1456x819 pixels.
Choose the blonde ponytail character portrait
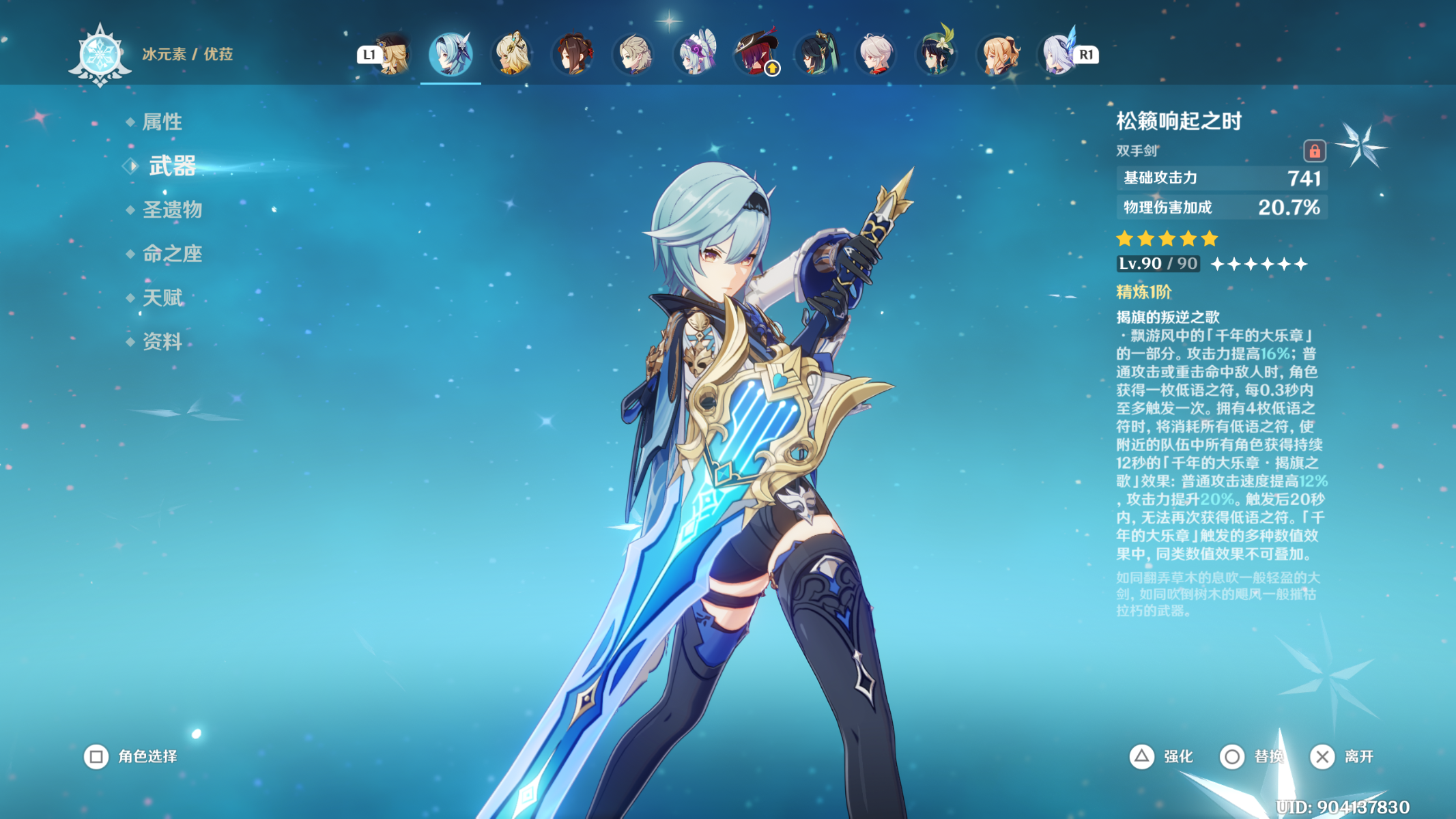[999, 54]
